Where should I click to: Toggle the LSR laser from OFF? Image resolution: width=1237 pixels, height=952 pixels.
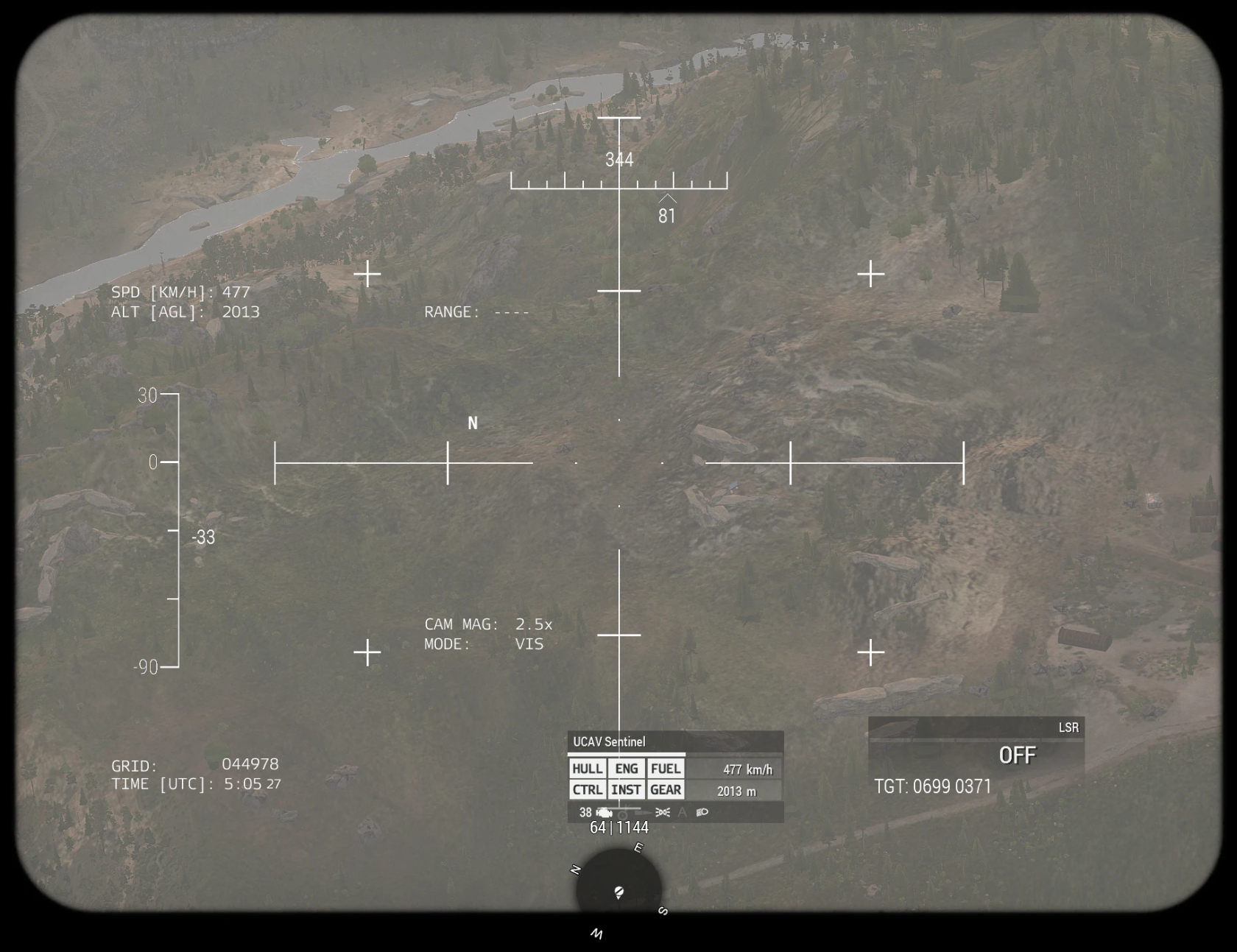[1018, 755]
